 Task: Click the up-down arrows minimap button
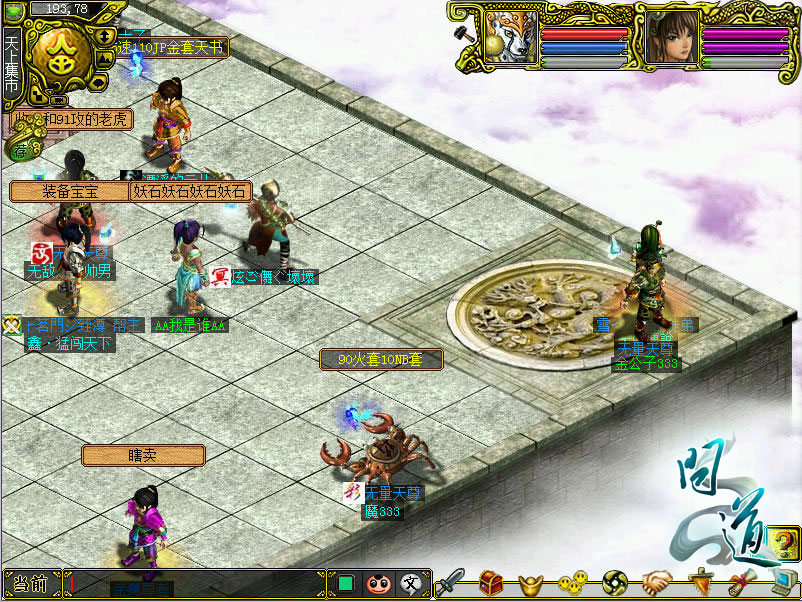pos(107,37)
